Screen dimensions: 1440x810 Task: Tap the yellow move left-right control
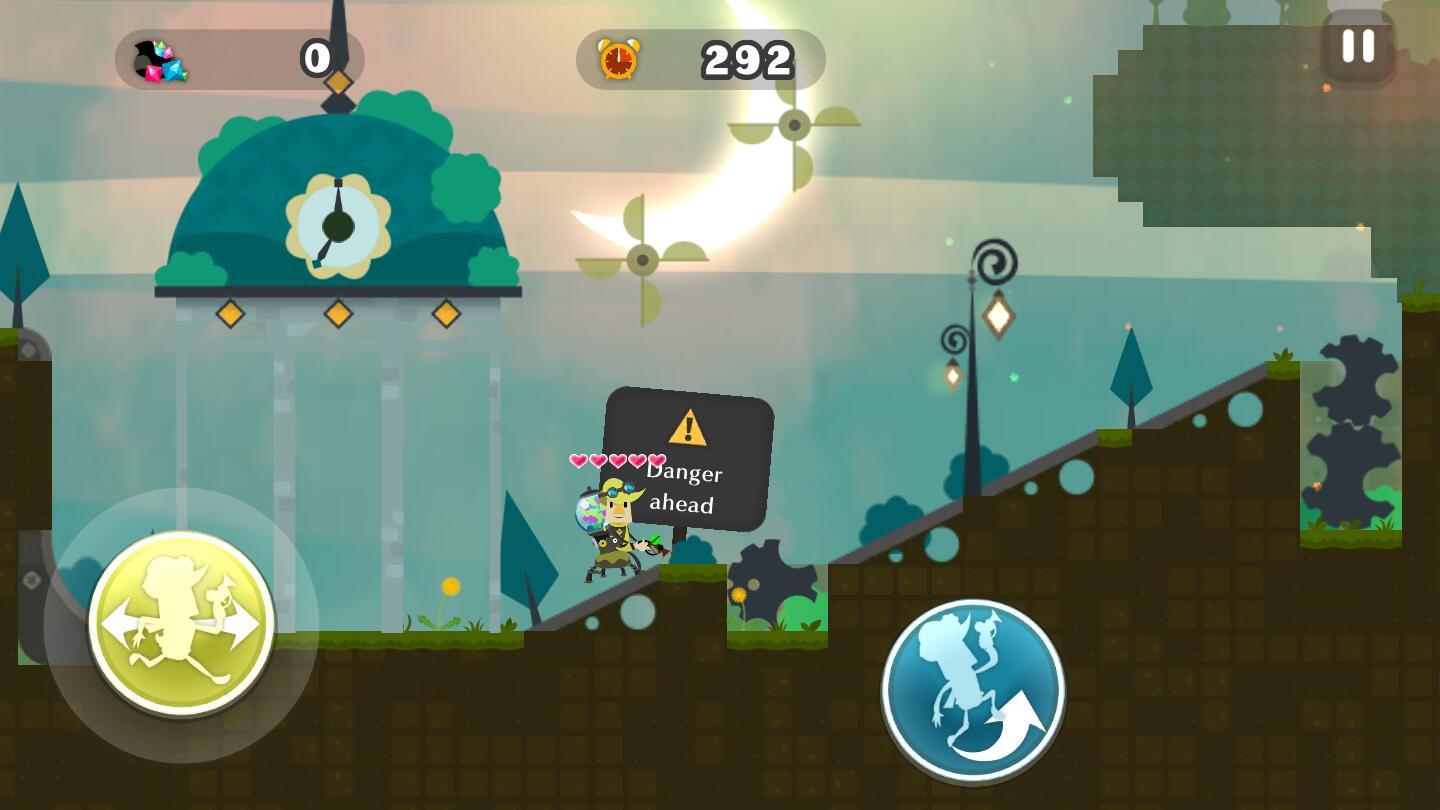181,624
